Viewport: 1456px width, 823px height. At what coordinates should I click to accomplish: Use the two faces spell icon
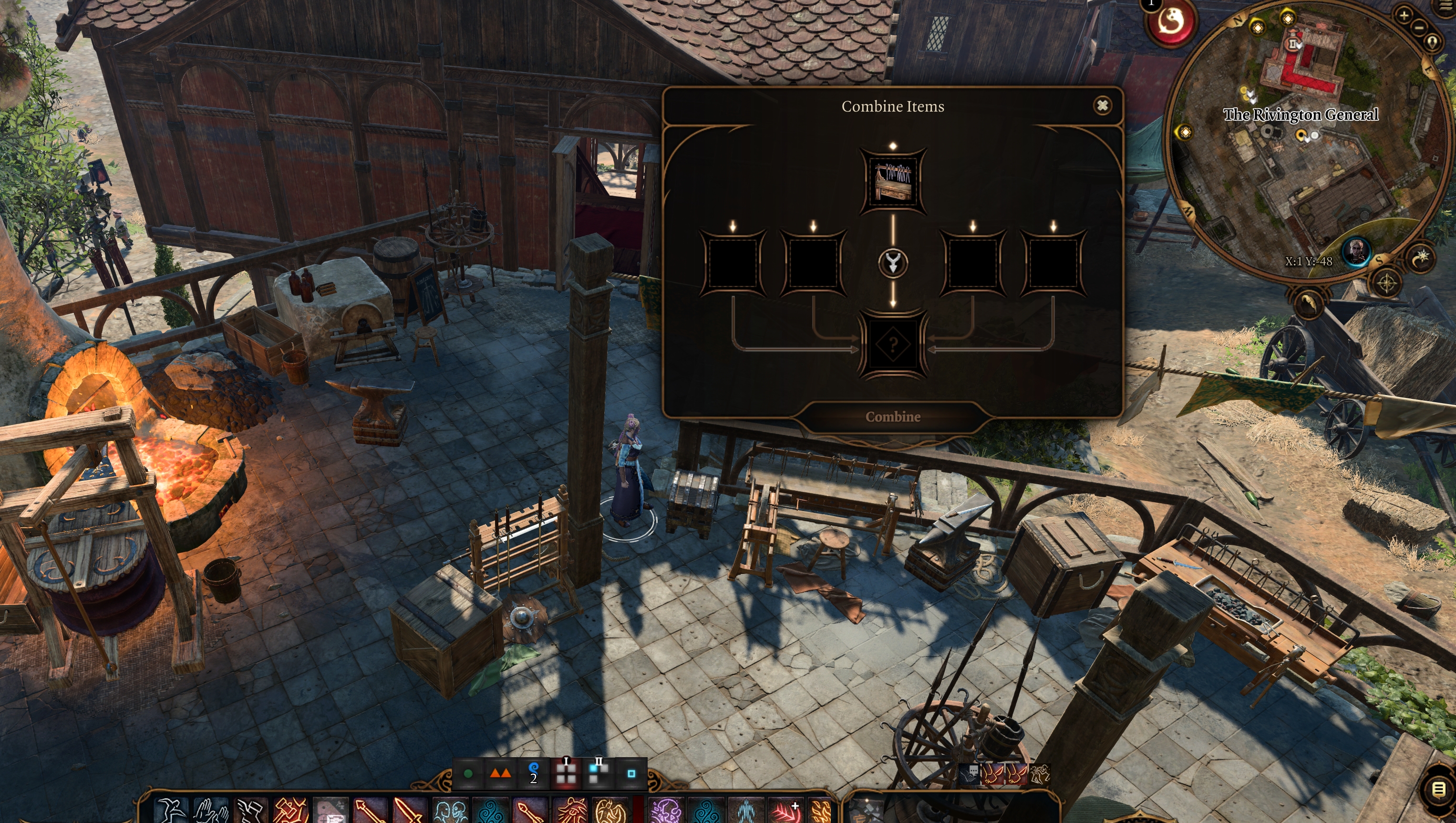(450, 811)
